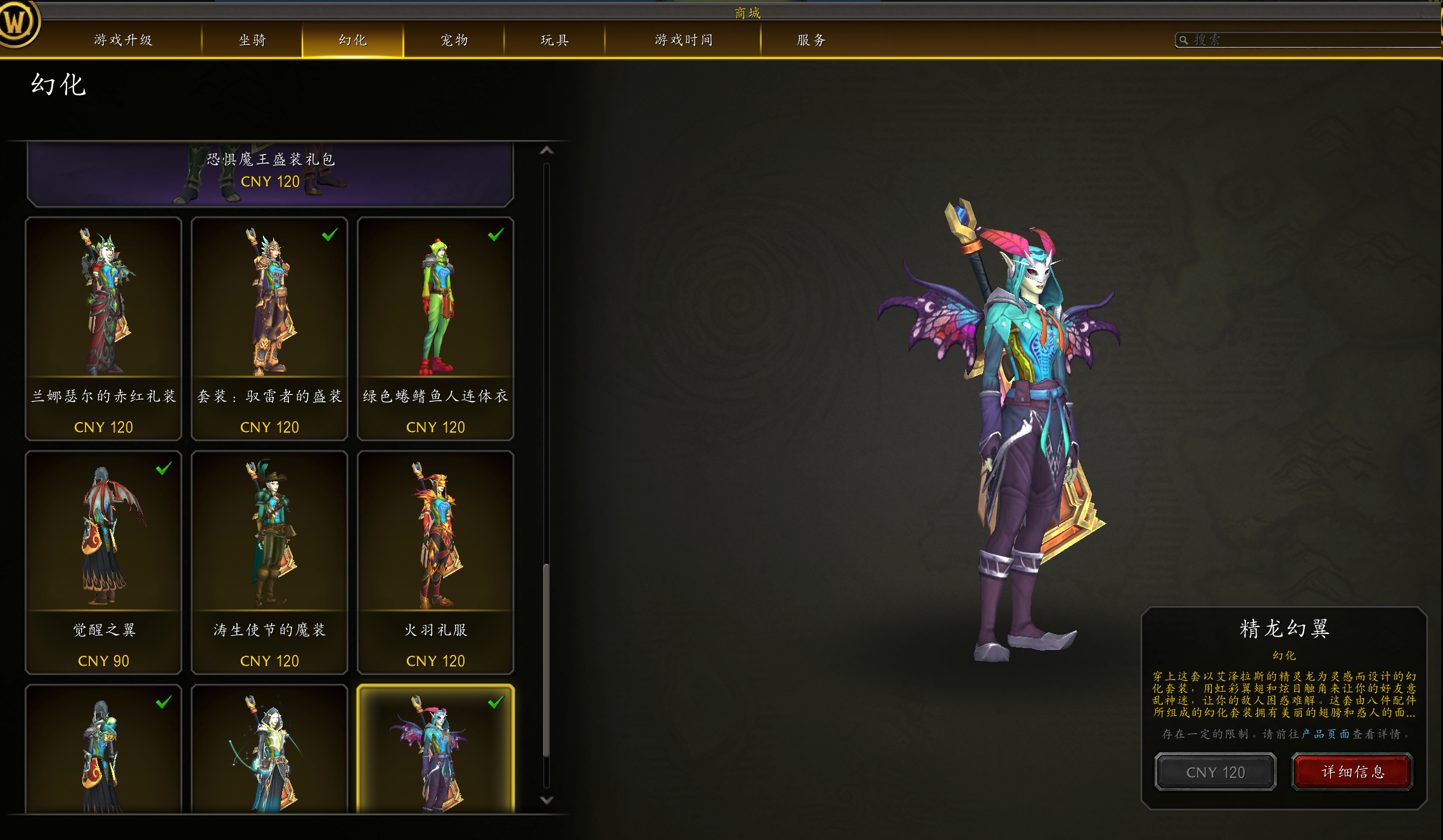Select the 觉醒之翼 item card
This screenshot has height=840, width=1443.
click(x=103, y=562)
